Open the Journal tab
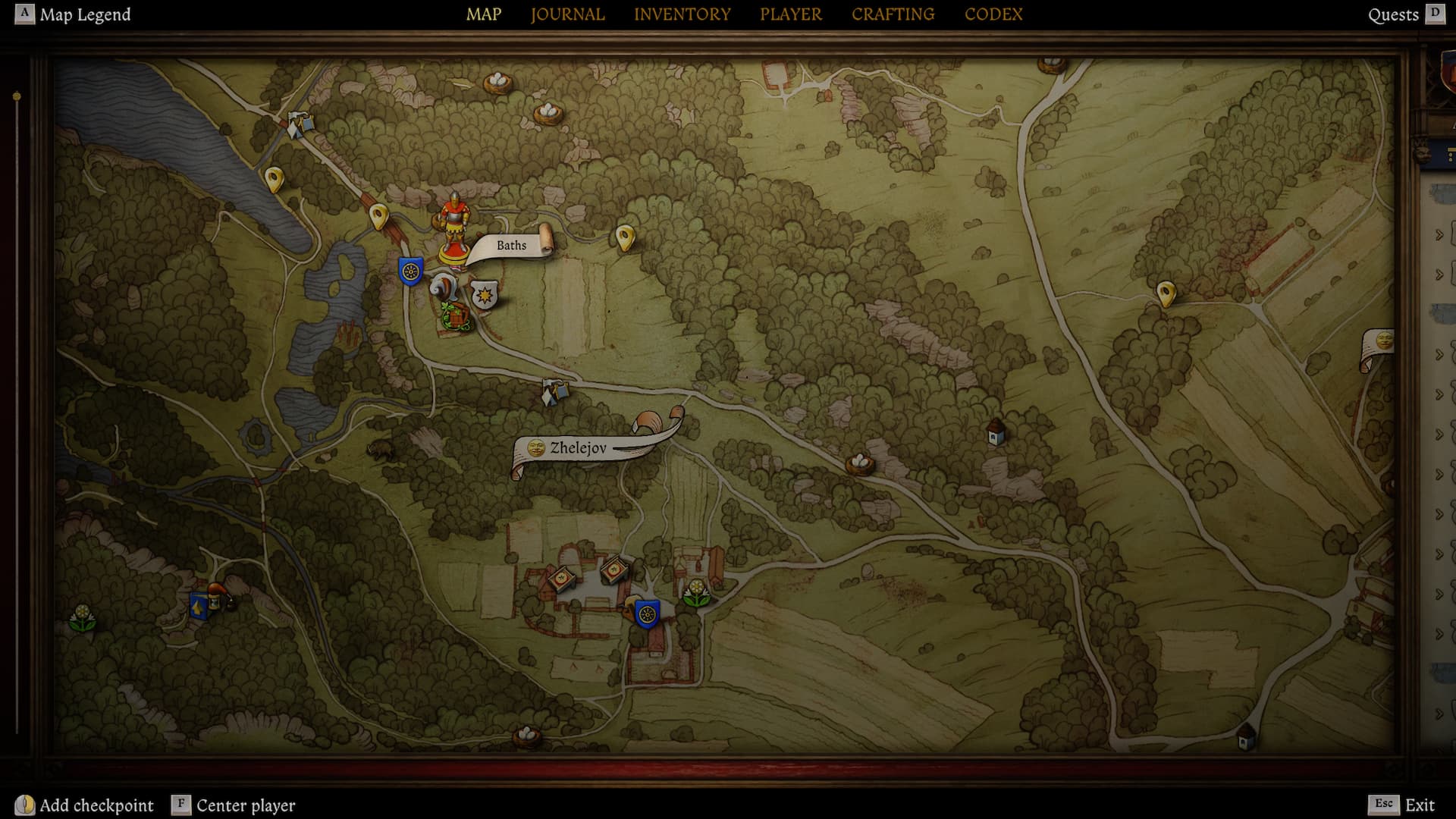 567,14
